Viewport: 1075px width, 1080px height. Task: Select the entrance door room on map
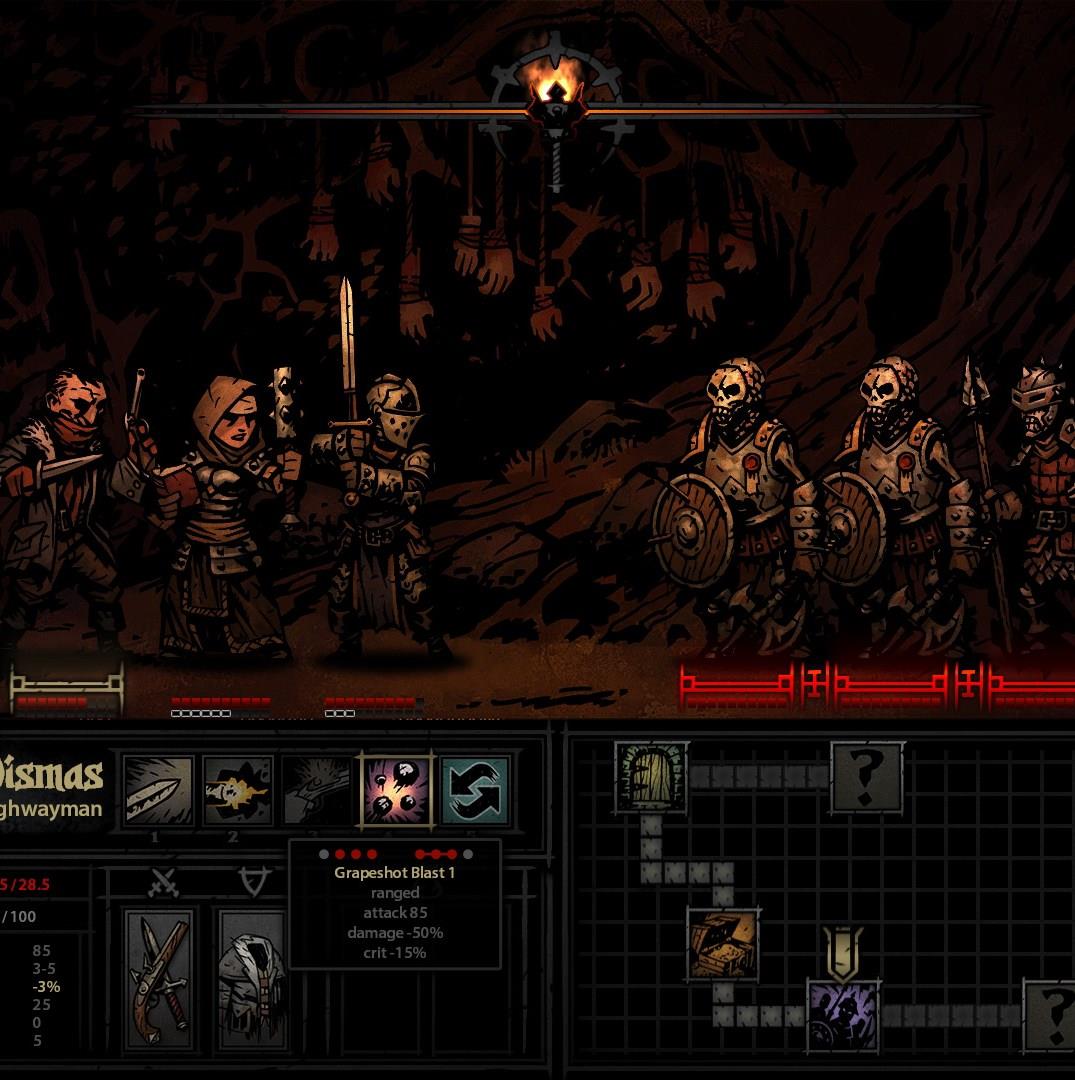point(651,776)
